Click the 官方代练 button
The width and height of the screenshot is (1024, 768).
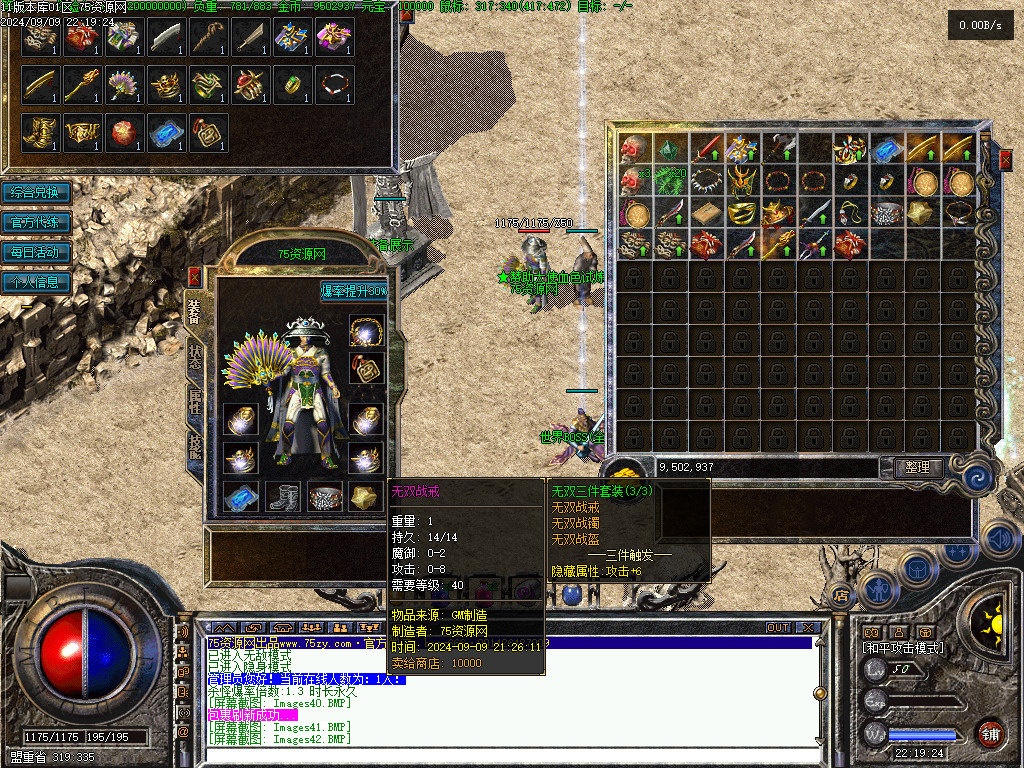click(x=37, y=222)
